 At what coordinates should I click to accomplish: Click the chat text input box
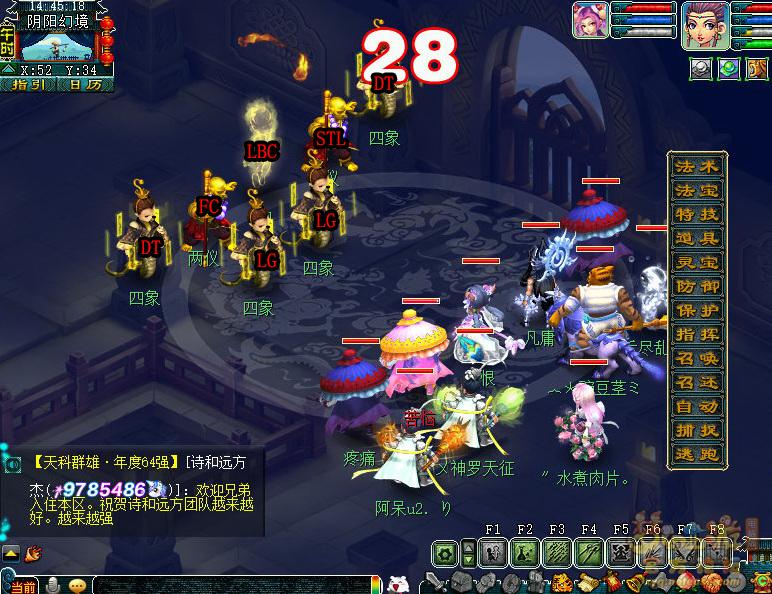click(230, 585)
